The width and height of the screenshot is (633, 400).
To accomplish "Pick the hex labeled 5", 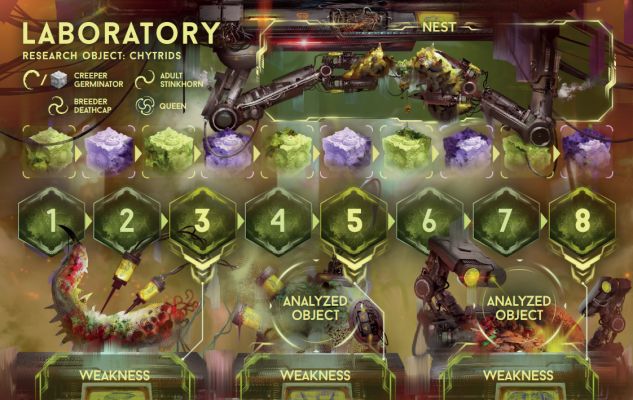I will coord(355,220).
